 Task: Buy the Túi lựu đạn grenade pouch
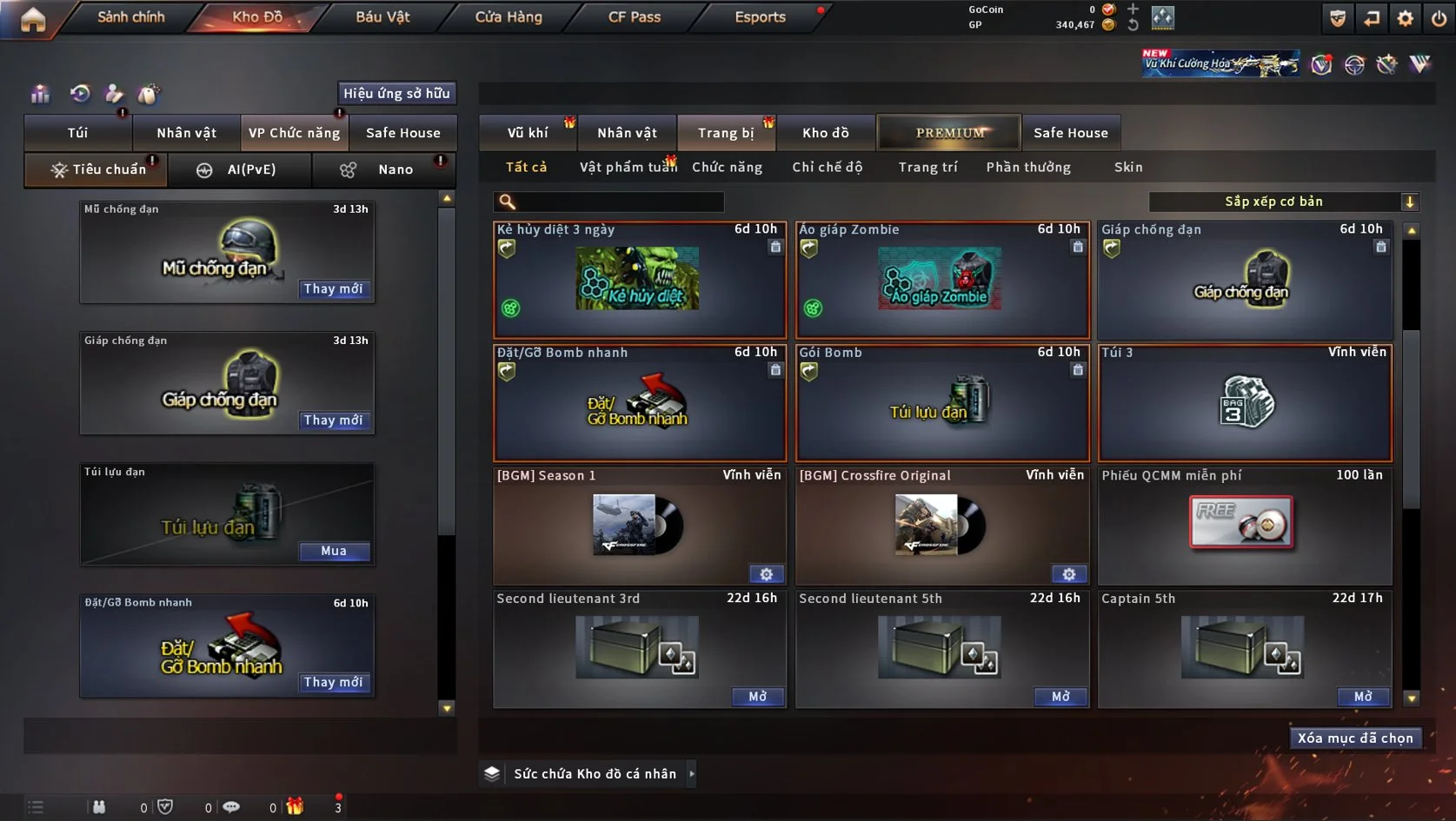(x=334, y=552)
